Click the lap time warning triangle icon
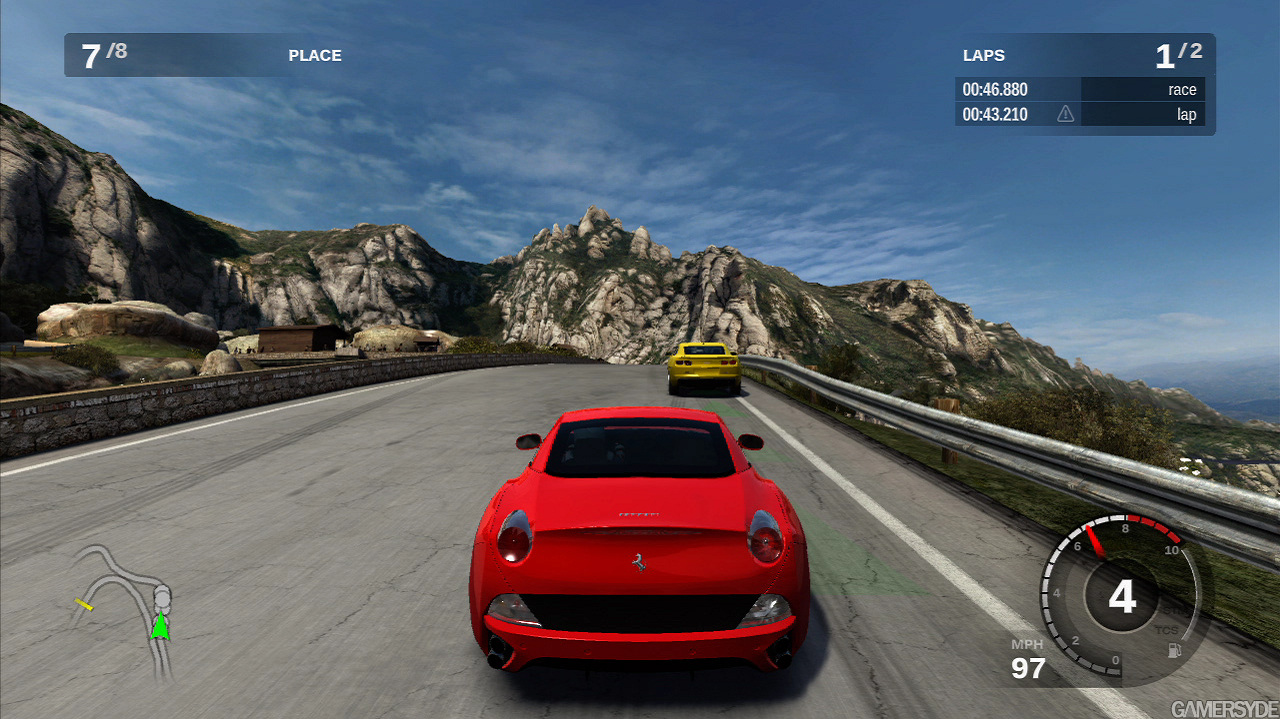The width and height of the screenshot is (1280, 719). (x=1066, y=114)
